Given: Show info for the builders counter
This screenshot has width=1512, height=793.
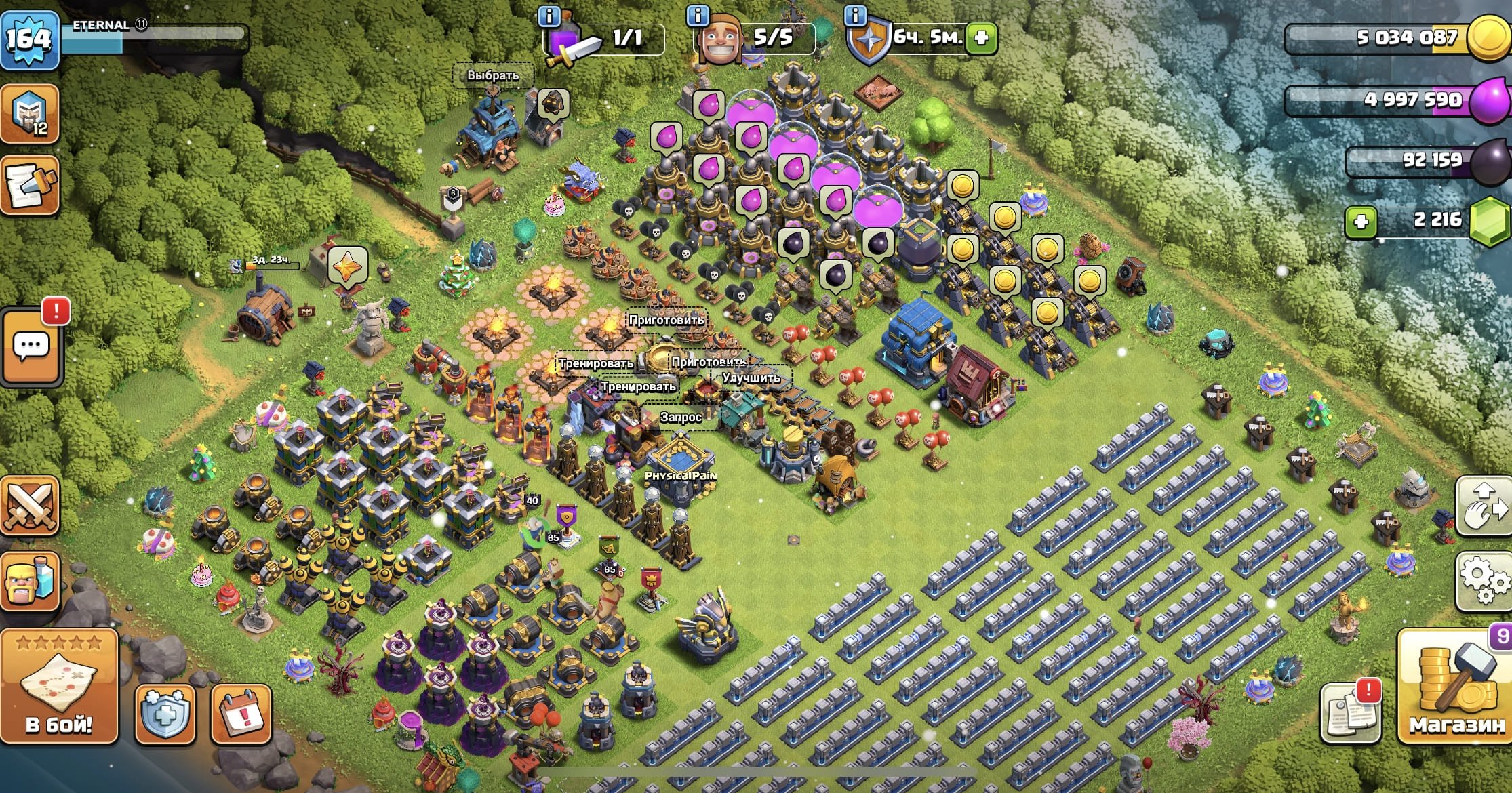Looking at the screenshot, I should tap(697, 14).
